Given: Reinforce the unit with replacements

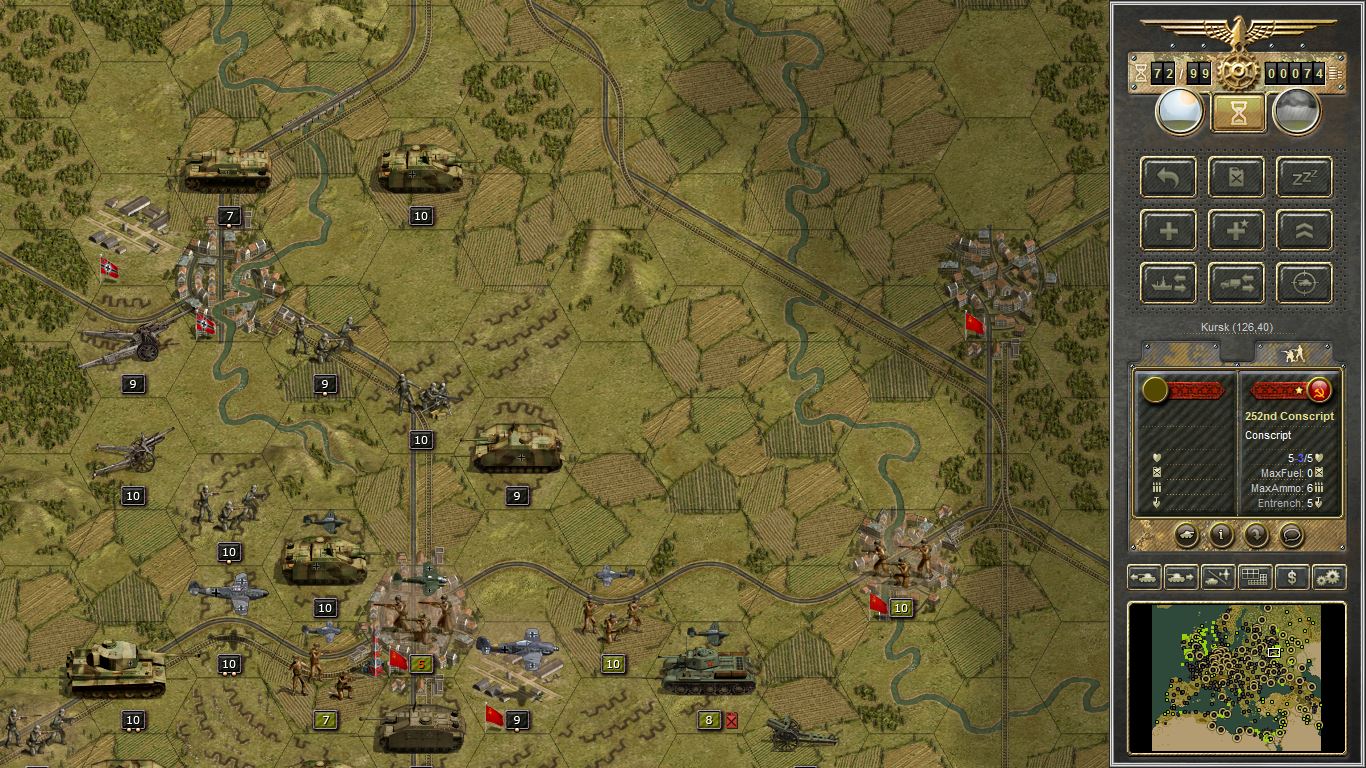Looking at the screenshot, I should pyautogui.click(x=1167, y=230).
